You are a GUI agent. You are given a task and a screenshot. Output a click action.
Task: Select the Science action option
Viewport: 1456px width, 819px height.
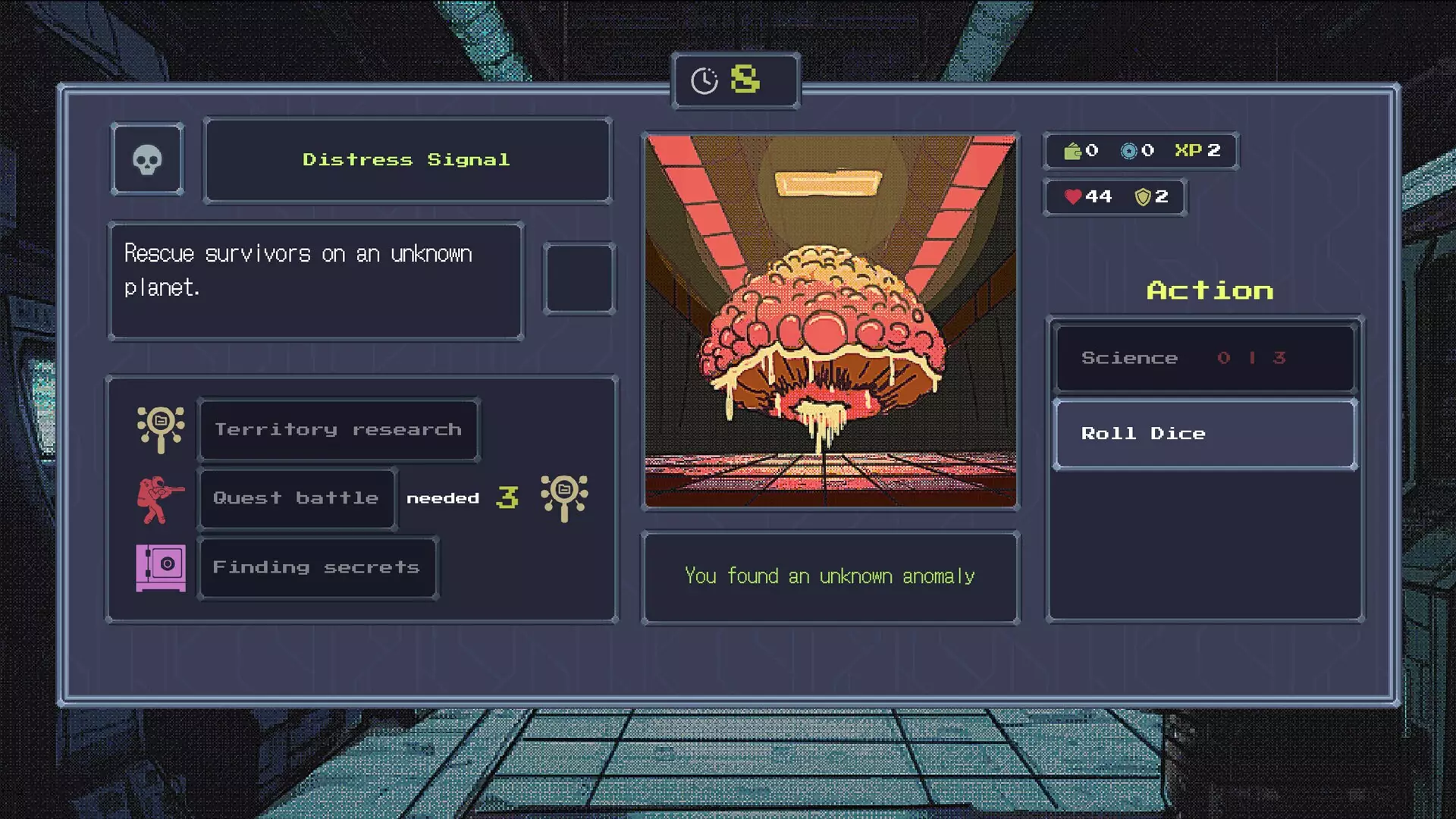click(x=1204, y=358)
